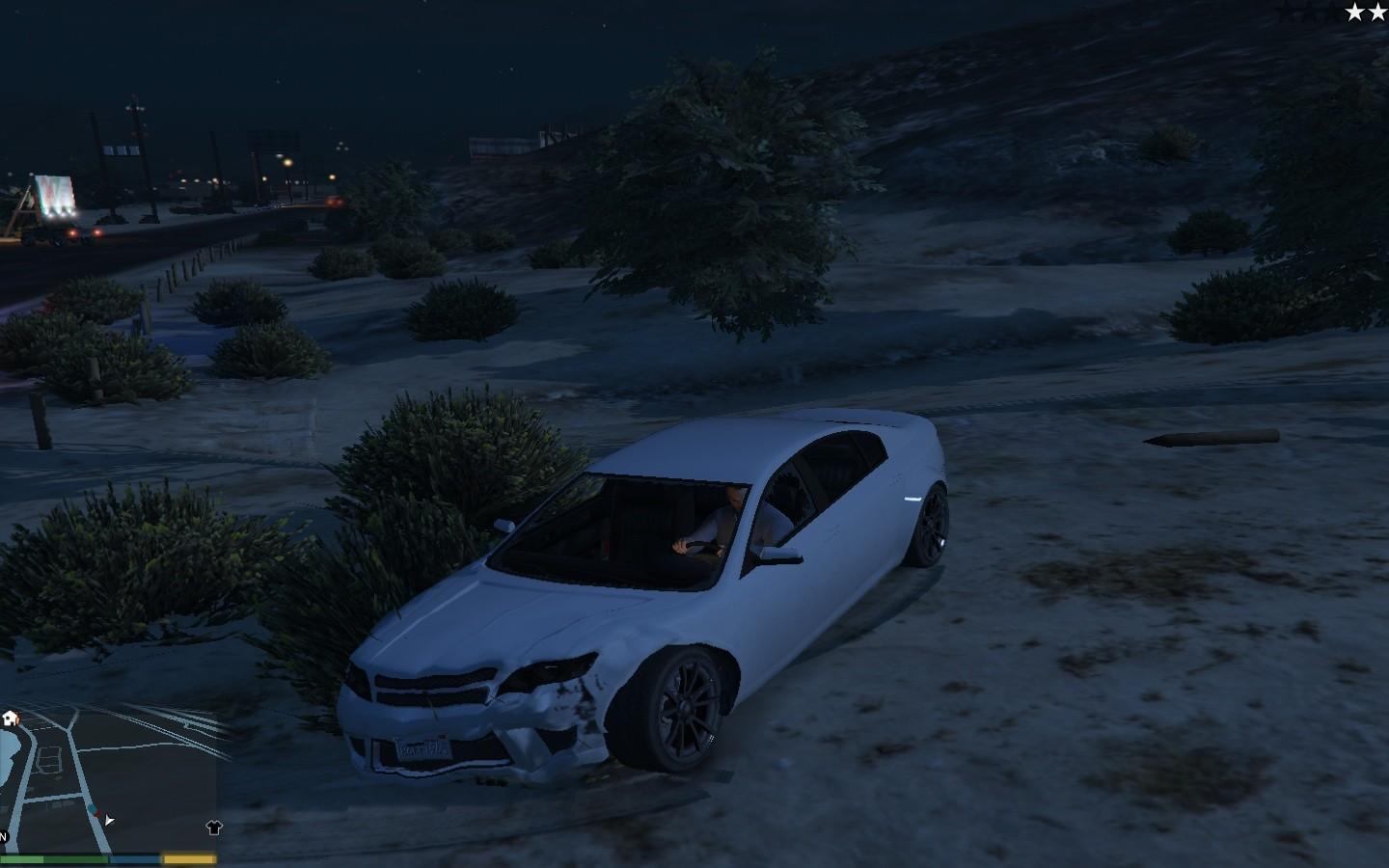Select the first wanted level star
This screenshot has width=1389, height=868.
pyautogui.click(x=1354, y=13)
